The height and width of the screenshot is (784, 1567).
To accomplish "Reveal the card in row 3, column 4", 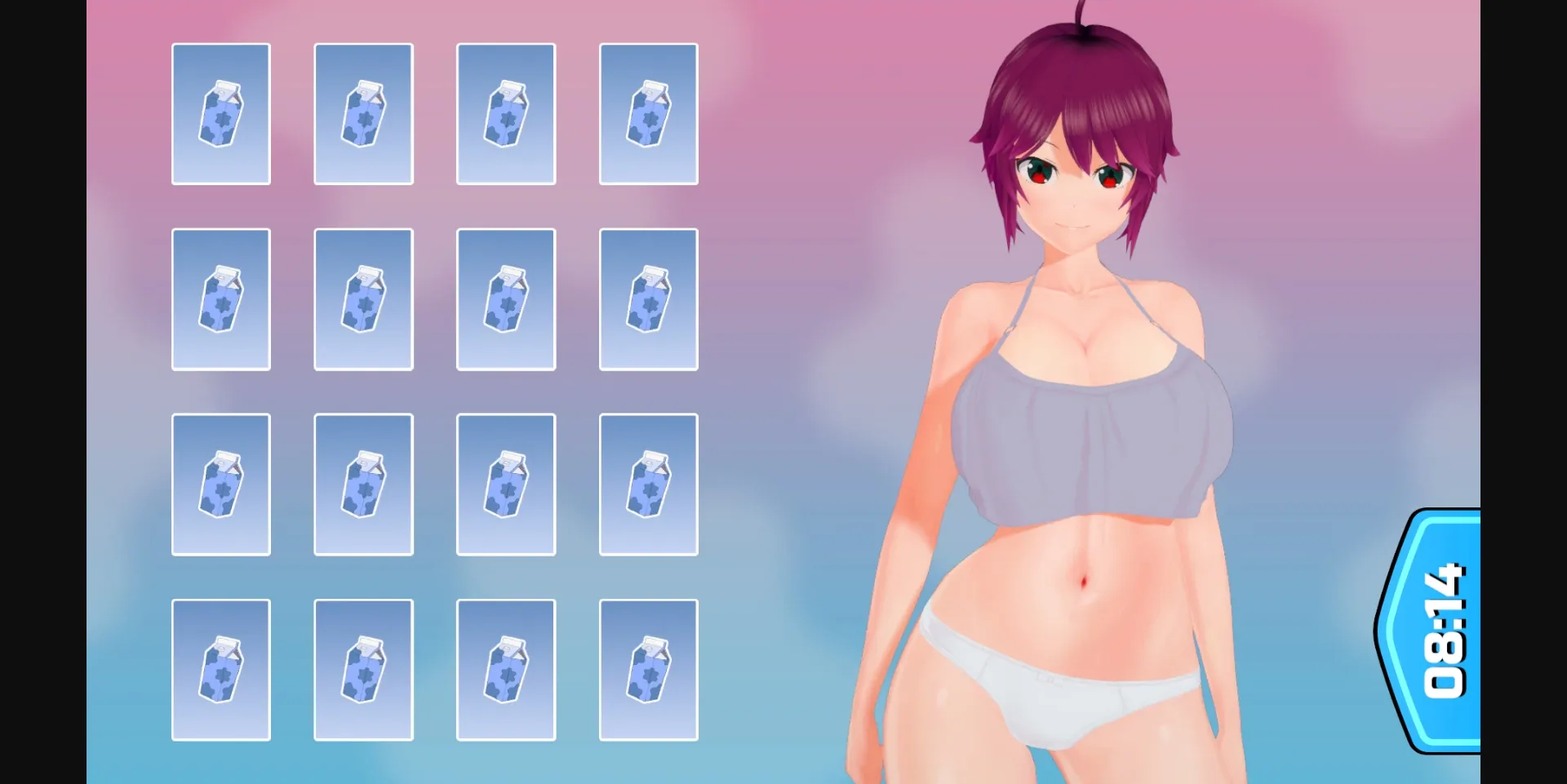I will pyautogui.click(x=649, y=485).
